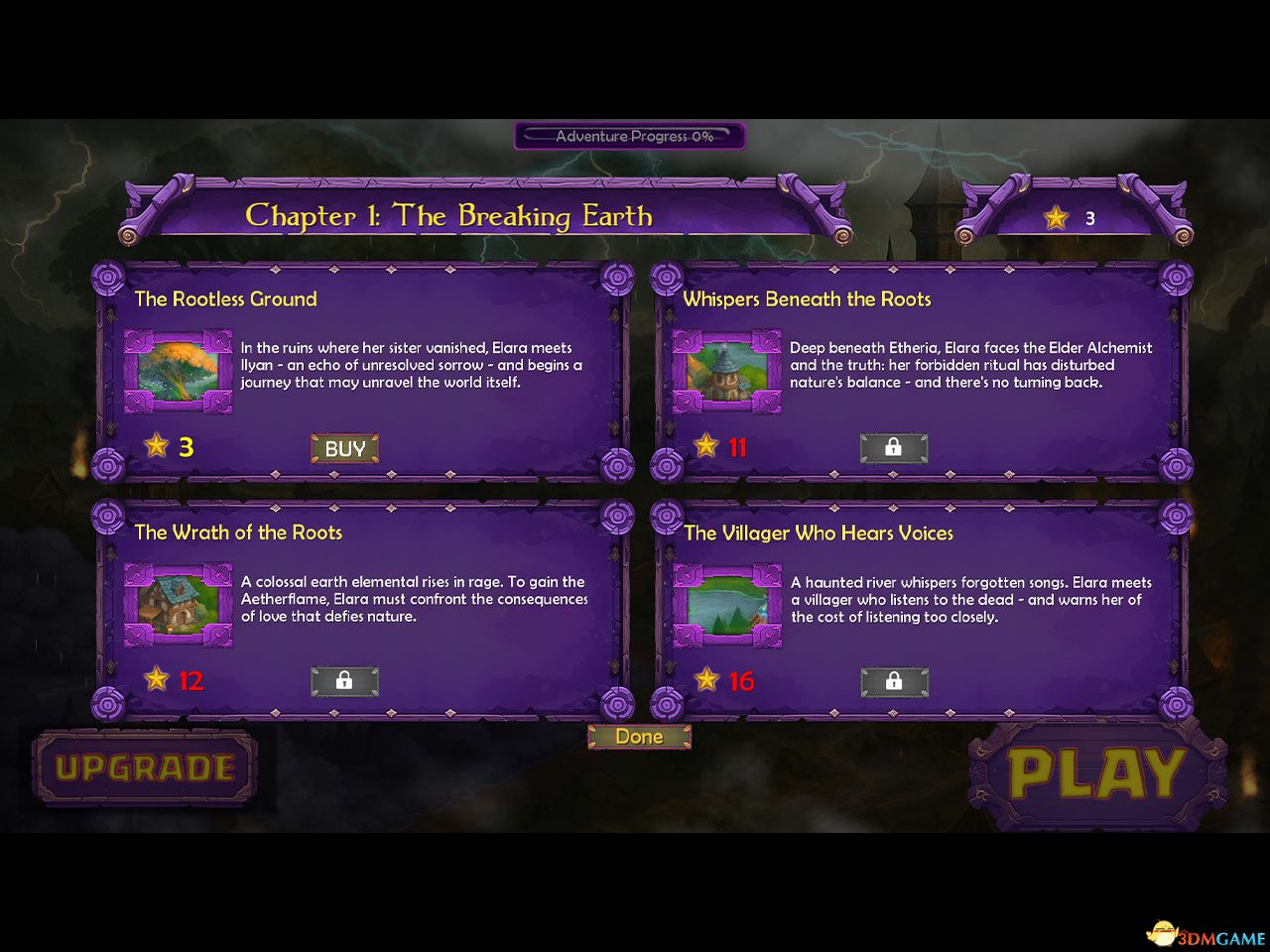Image resolution: width=1270 pixels, height=952 pixels.
Task: Click the cottage thumbnail for The Wrath of the Roots
Action: [x=178, y=606]
